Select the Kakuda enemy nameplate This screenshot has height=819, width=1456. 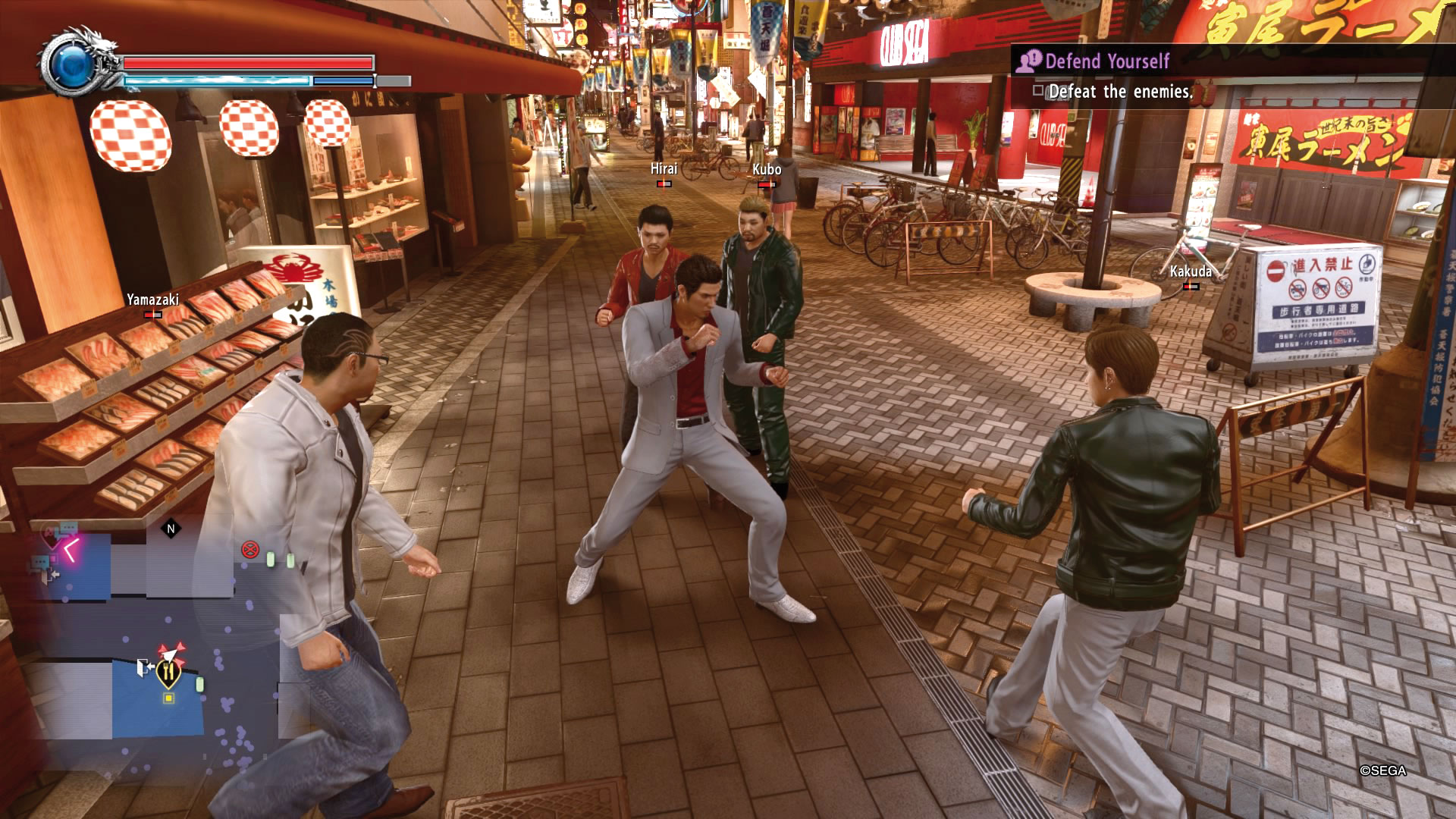1190,271
